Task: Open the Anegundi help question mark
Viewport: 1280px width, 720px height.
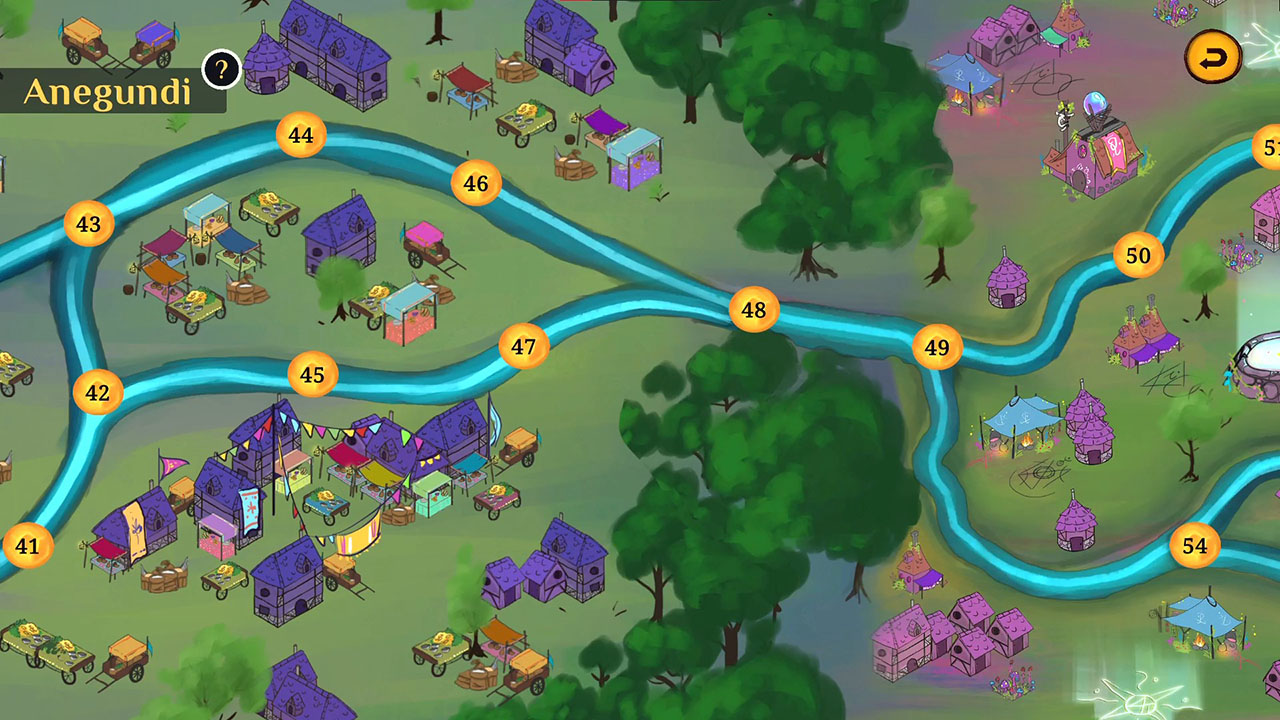Action: 221,70
